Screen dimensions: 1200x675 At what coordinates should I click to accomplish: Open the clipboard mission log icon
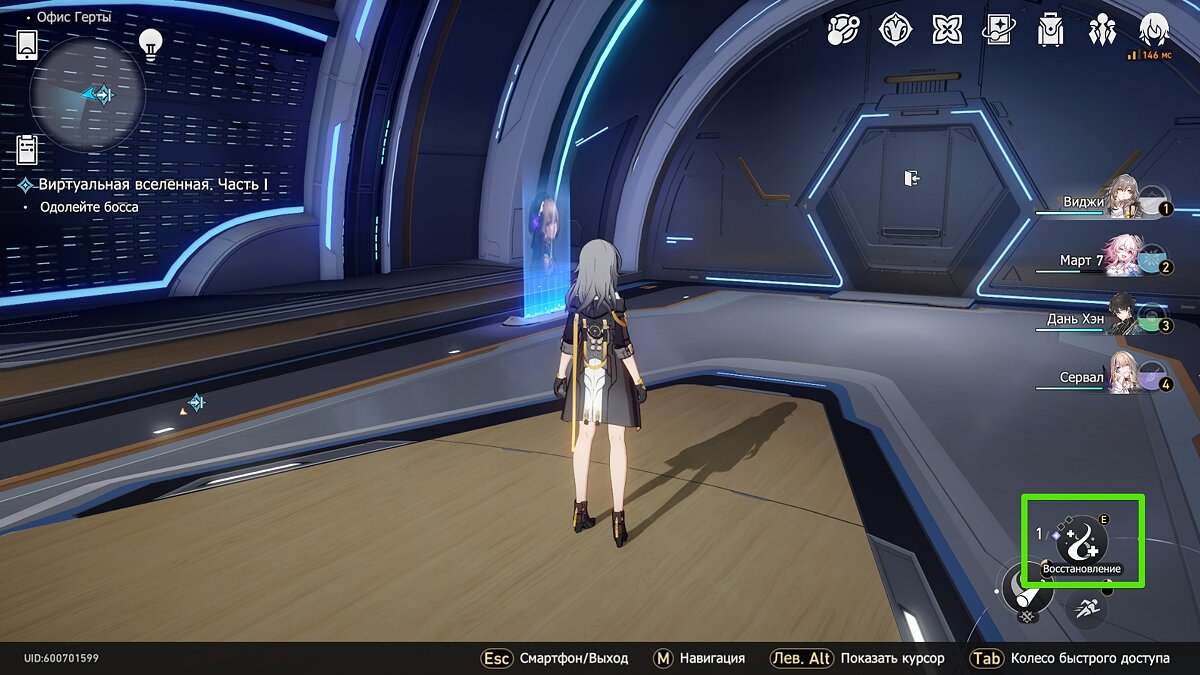(x=27, y=150)
